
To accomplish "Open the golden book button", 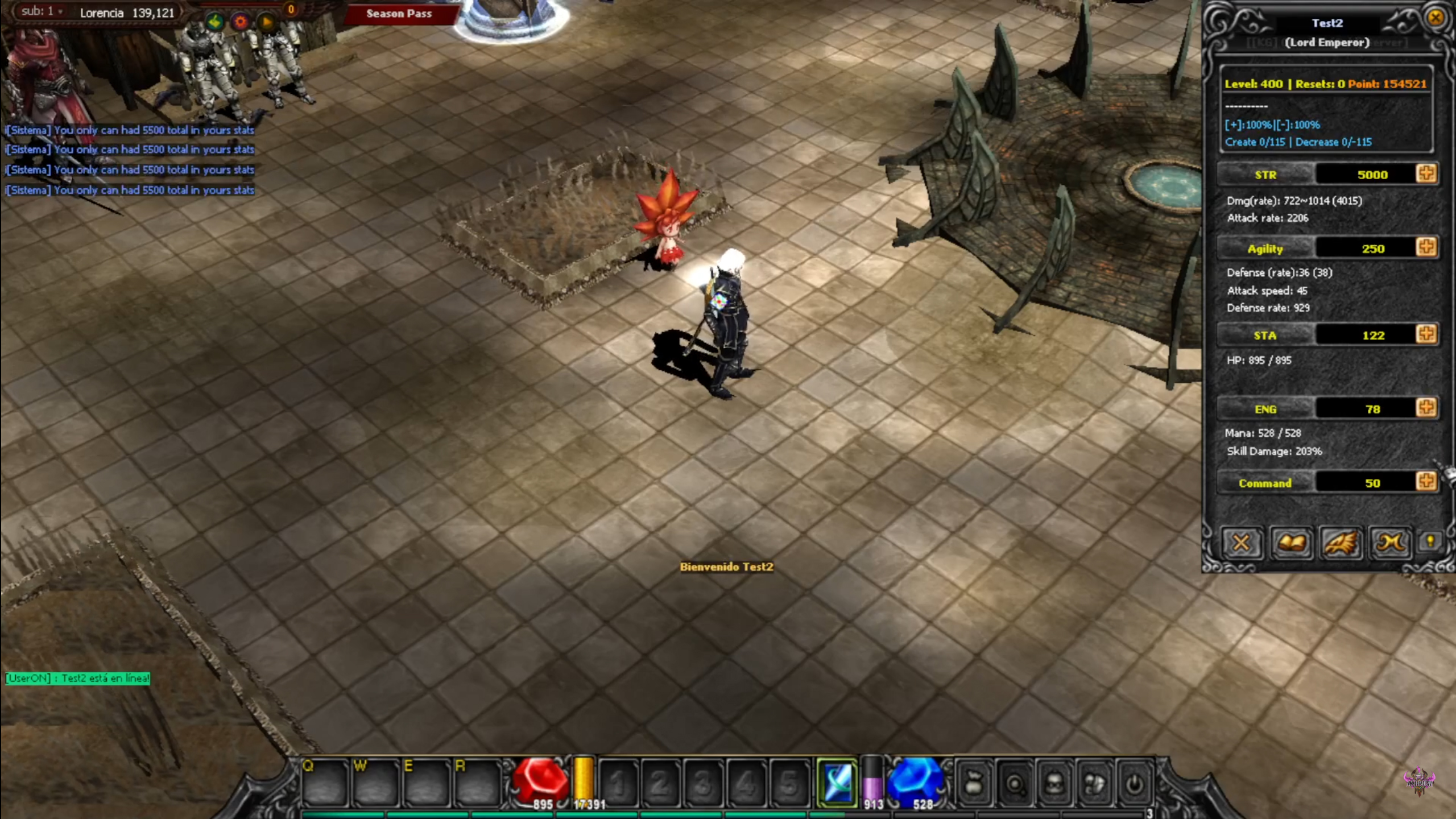I will (x=1290, y=543).
